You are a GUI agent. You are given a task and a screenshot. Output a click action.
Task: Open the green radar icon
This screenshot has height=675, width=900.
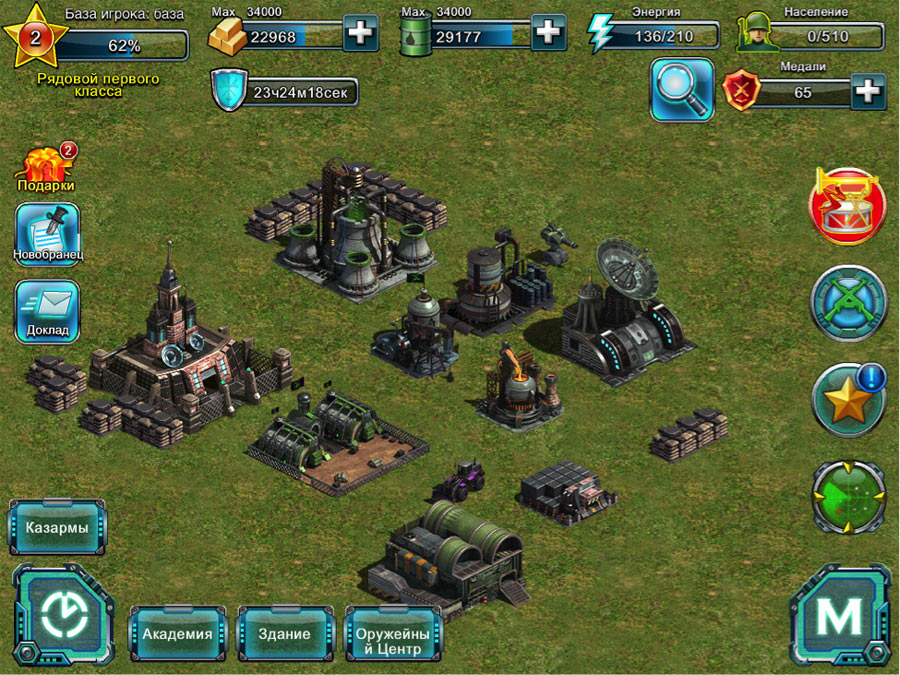click(848, 494)
